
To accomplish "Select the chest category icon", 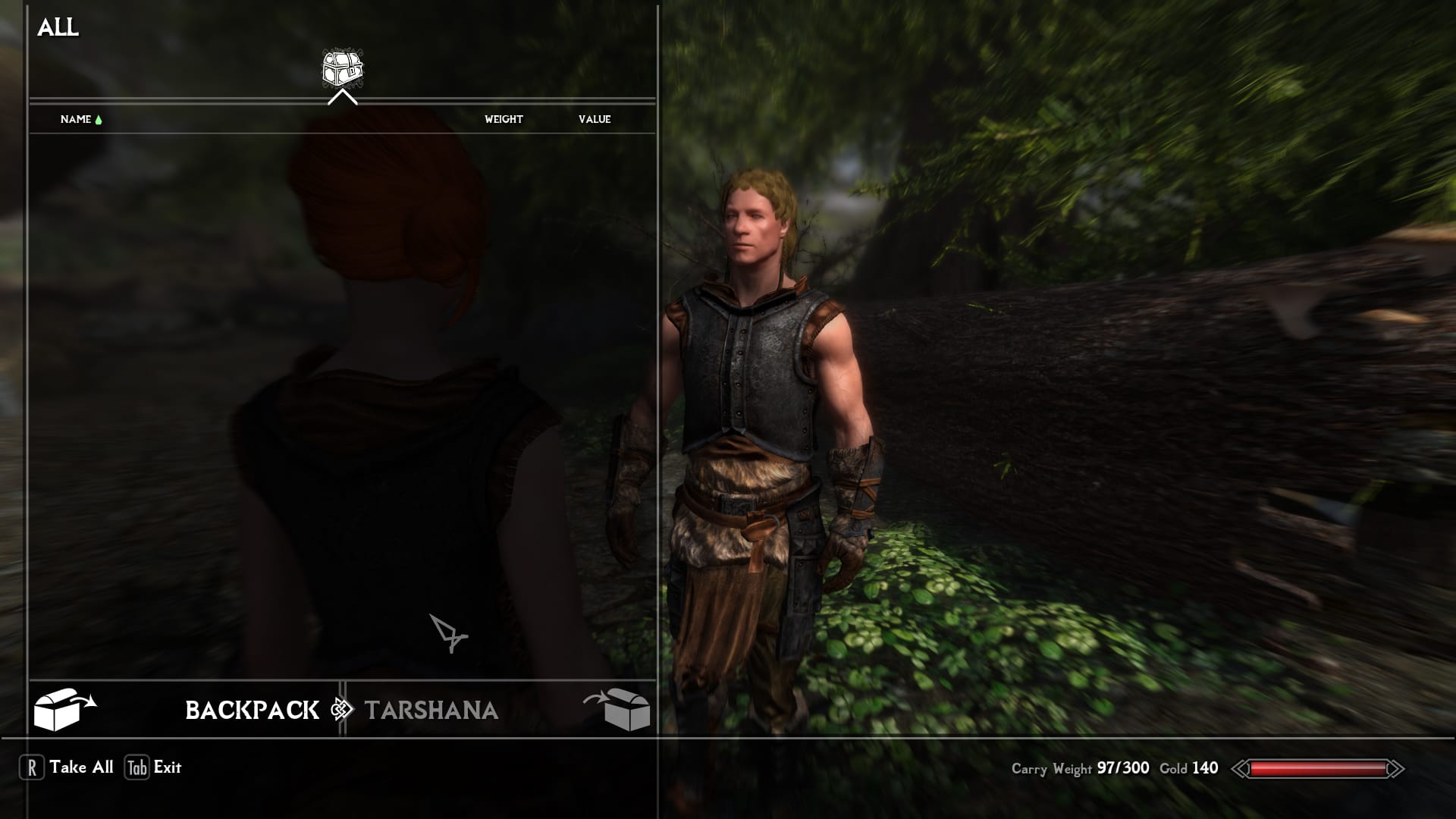I will (x=342, y=68).
